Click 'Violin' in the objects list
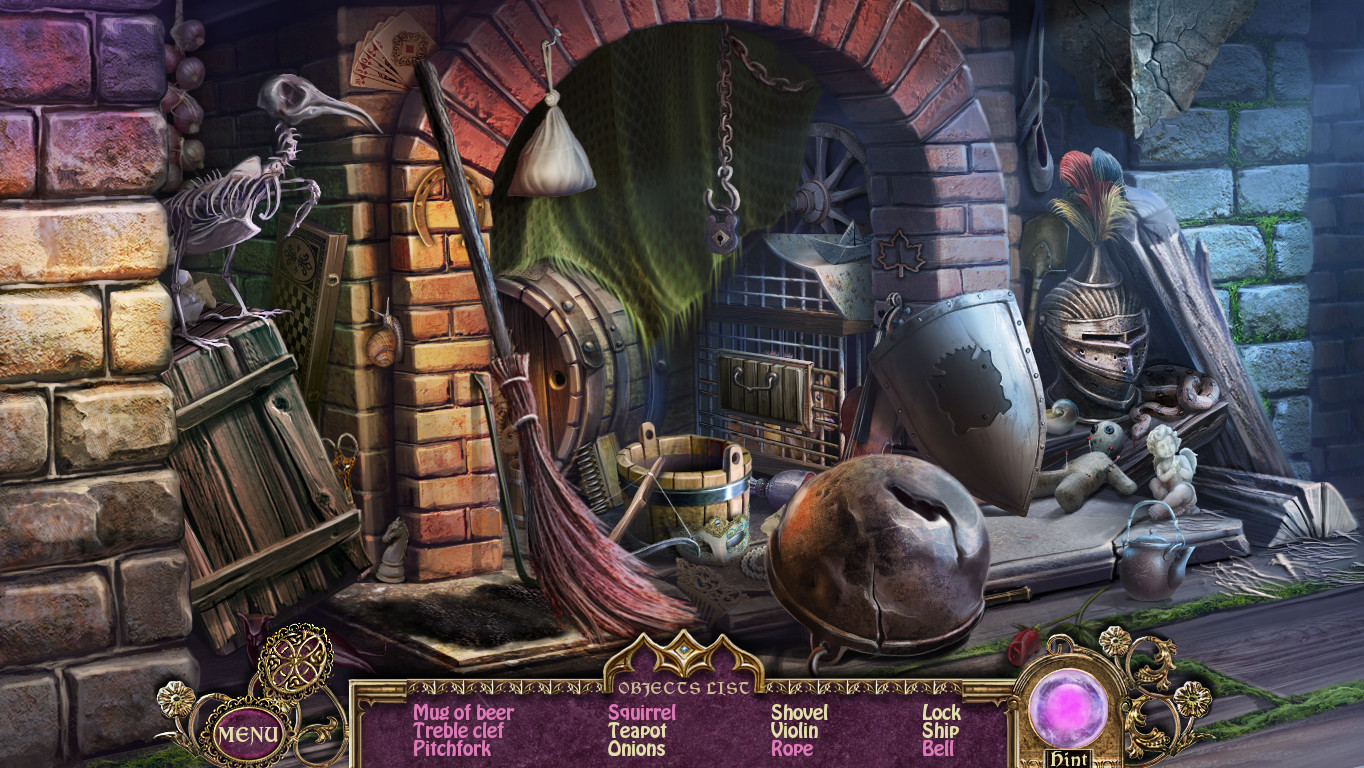 pos(793,731)
